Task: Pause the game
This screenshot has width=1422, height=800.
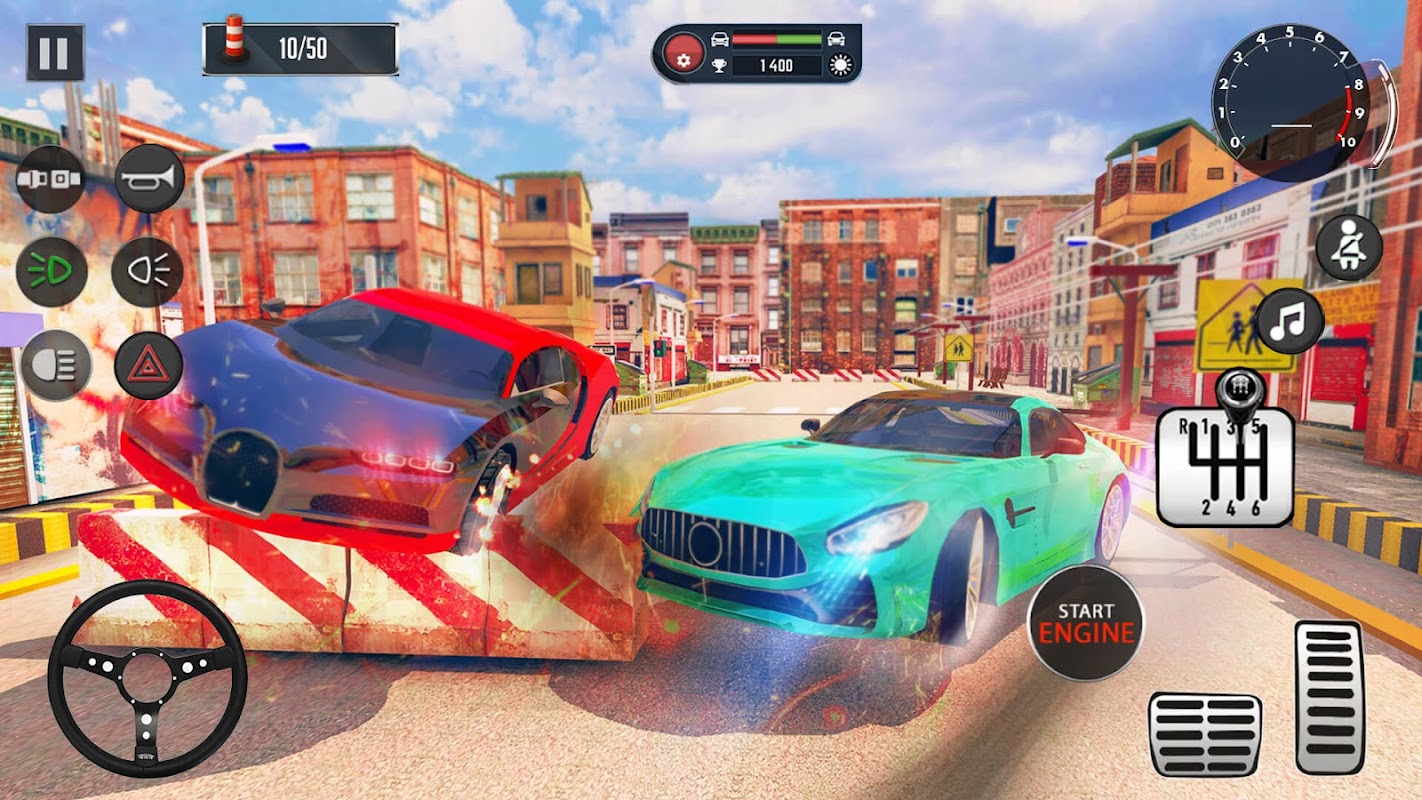Action: 55,52
